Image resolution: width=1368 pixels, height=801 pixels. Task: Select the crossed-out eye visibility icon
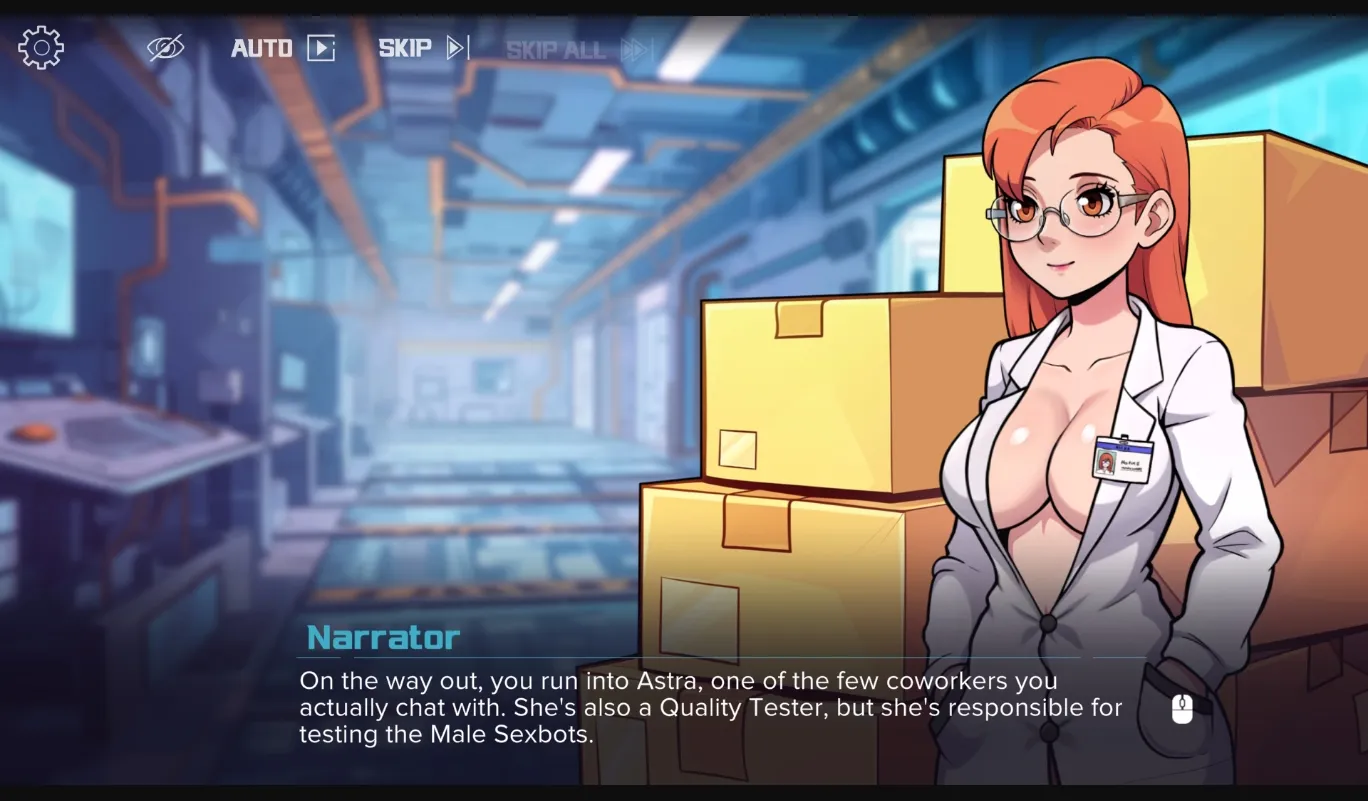[x=165, y=46]
